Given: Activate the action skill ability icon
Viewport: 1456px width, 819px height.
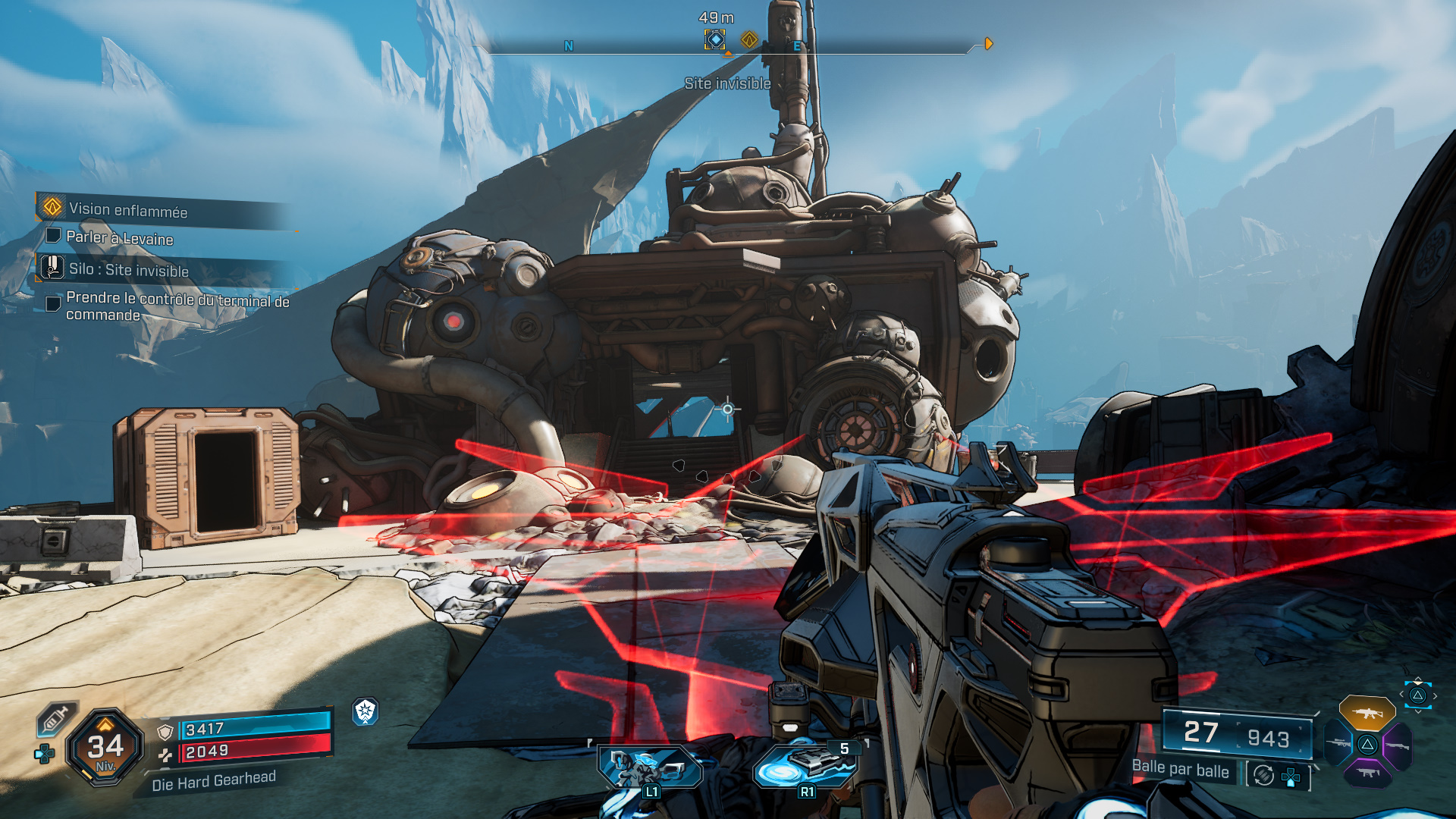Looking at the screenshot, I should (650, 767).
